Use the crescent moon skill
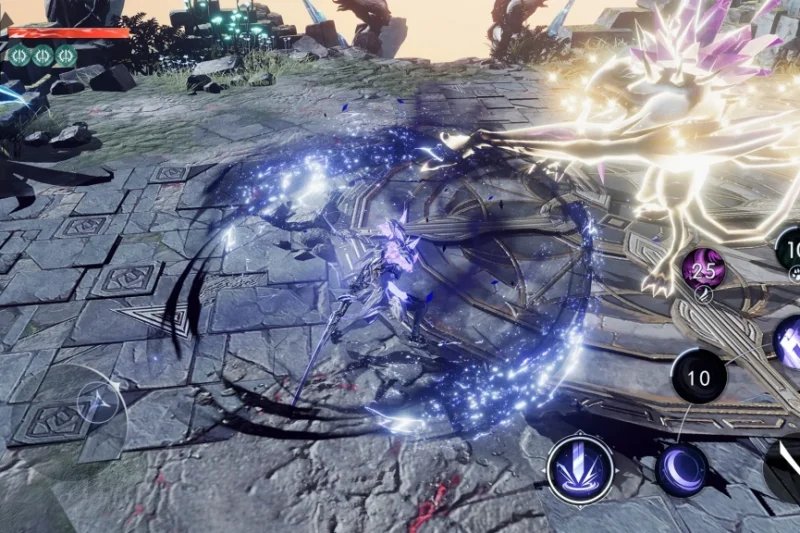 point(681,470)
